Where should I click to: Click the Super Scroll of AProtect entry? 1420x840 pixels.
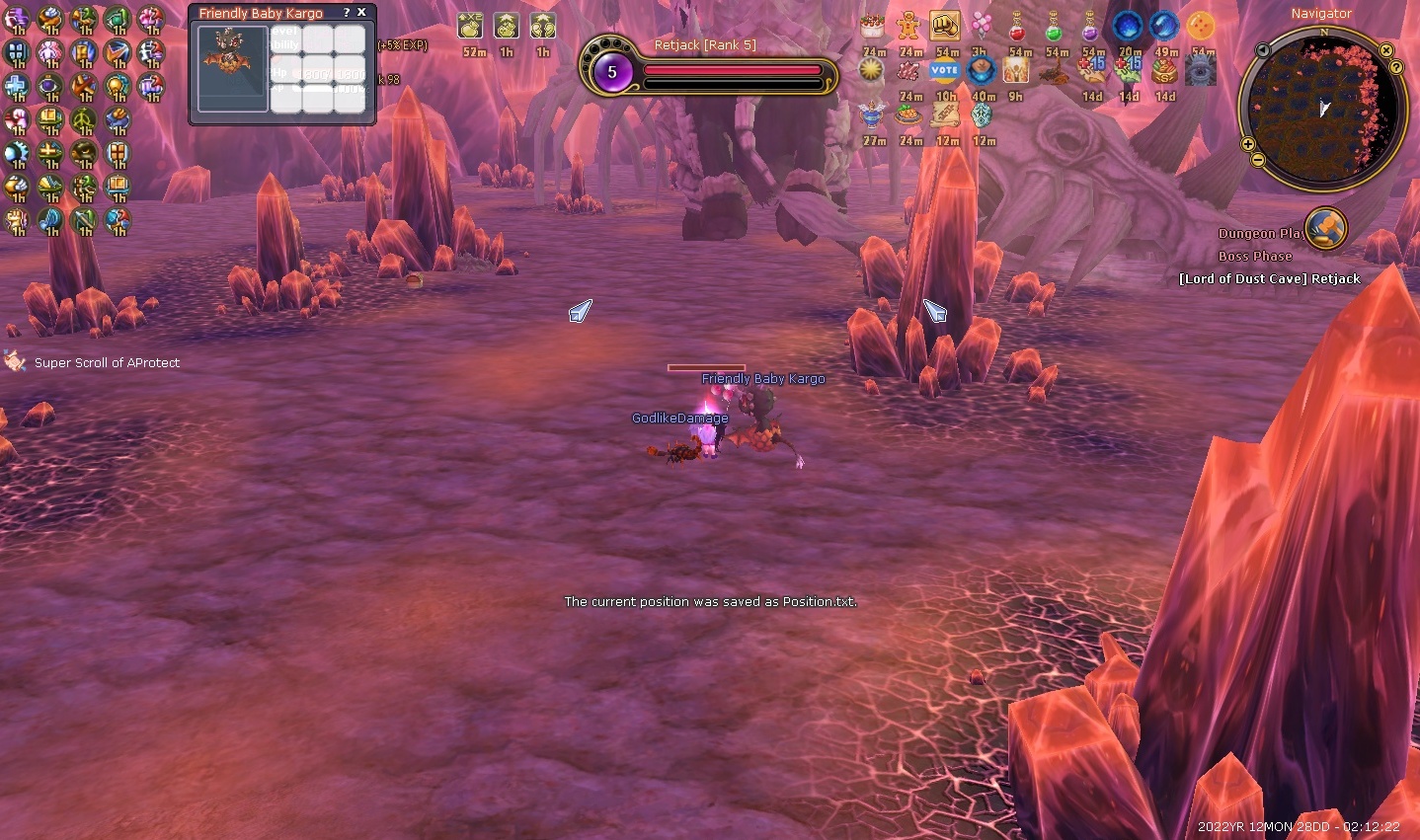(x=107, y=362)
